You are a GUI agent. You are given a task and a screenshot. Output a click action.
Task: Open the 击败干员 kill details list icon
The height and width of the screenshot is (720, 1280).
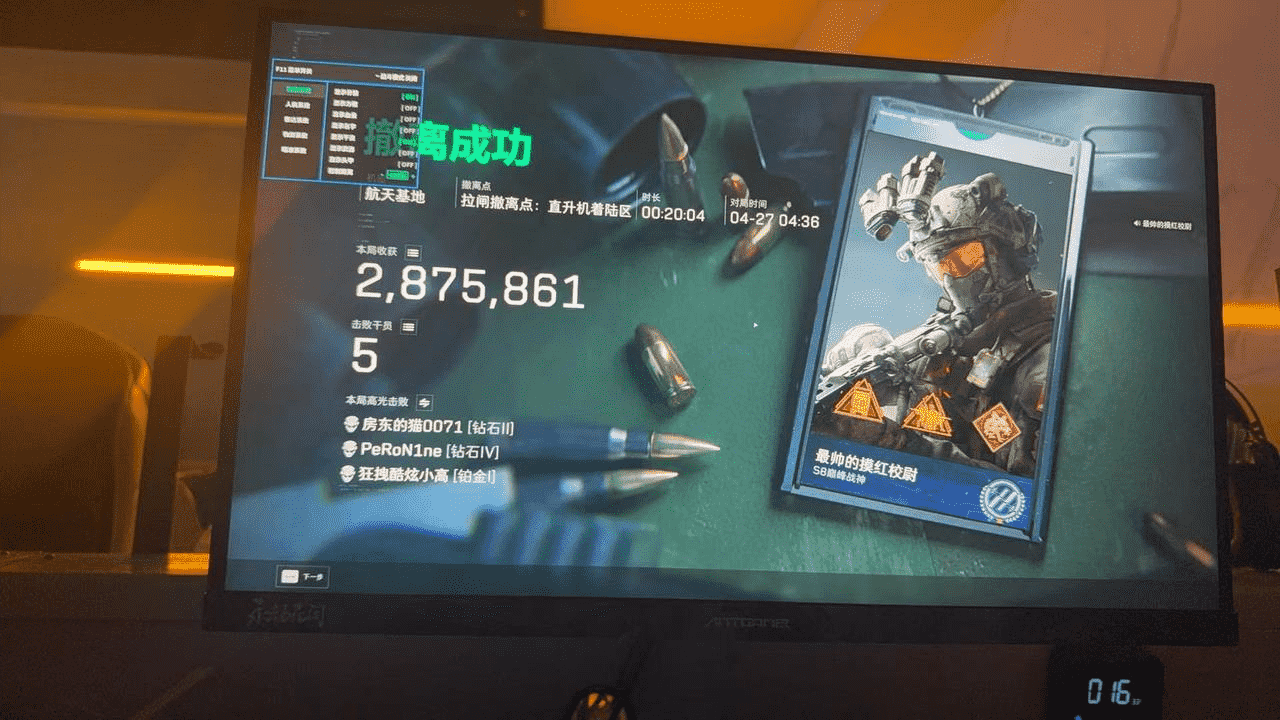click(408, 326)
